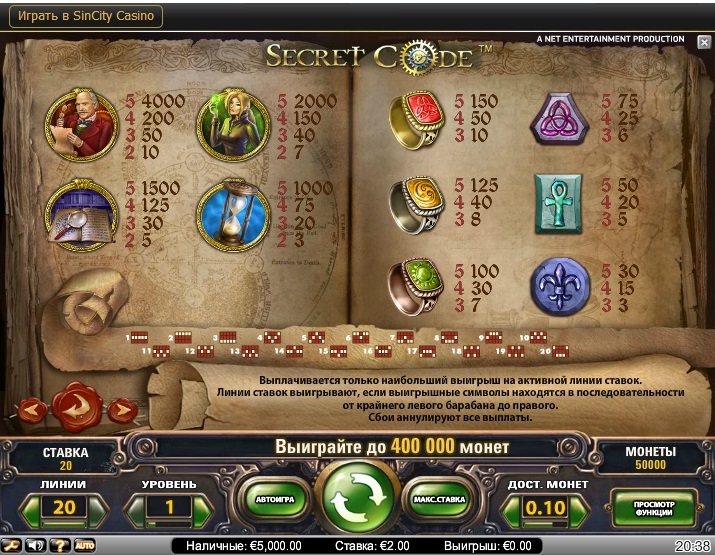Lower the bet level (Уровень)
The image size is (715, 555).
point(135,508)
